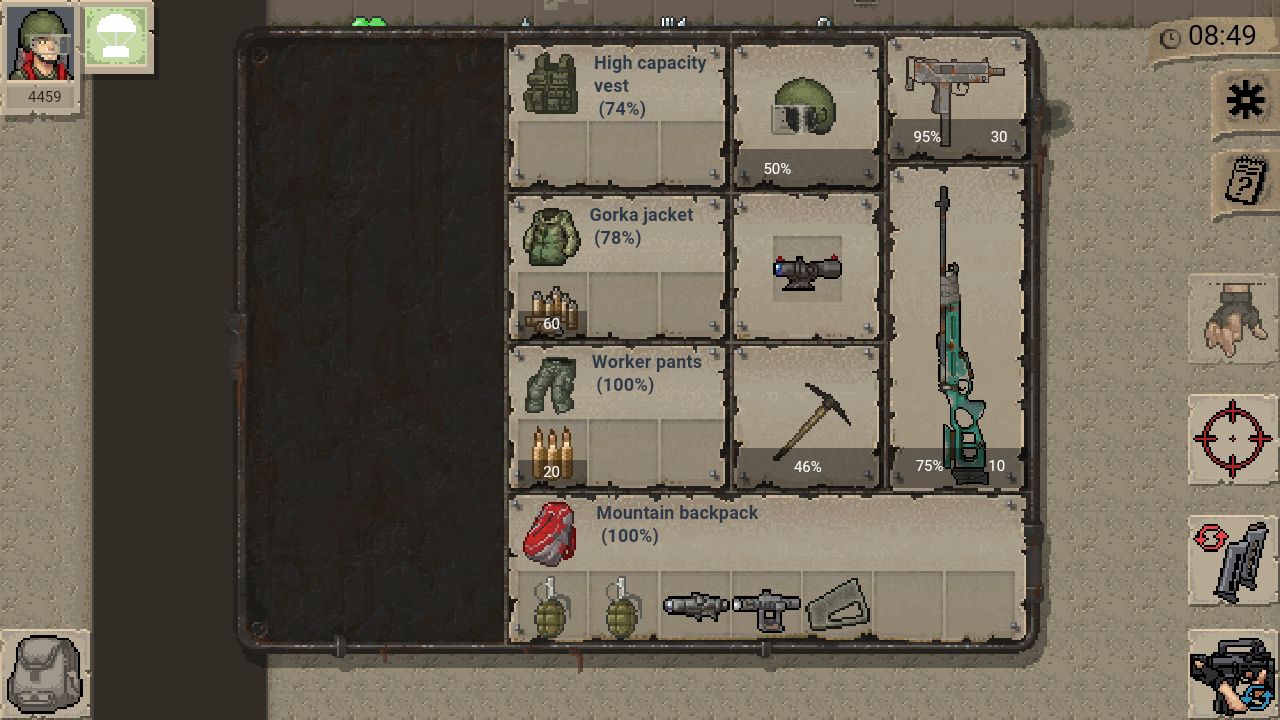Open the settings gear menu
This screenshot has width=1280, height=720.
click(1245, 101)
